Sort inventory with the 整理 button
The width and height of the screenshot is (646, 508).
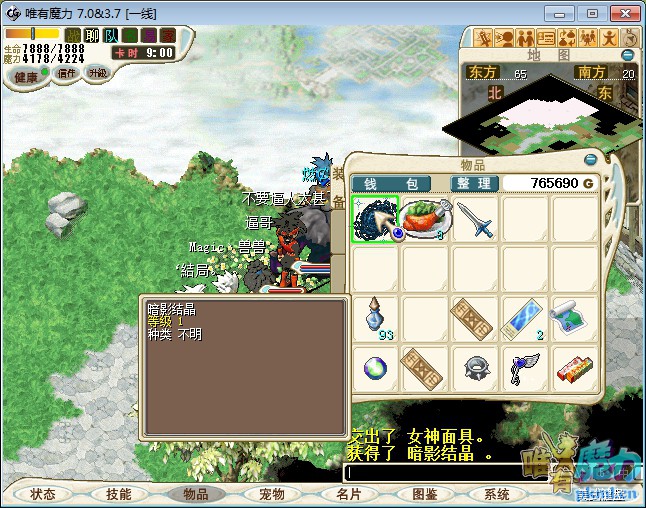point(471,184)
